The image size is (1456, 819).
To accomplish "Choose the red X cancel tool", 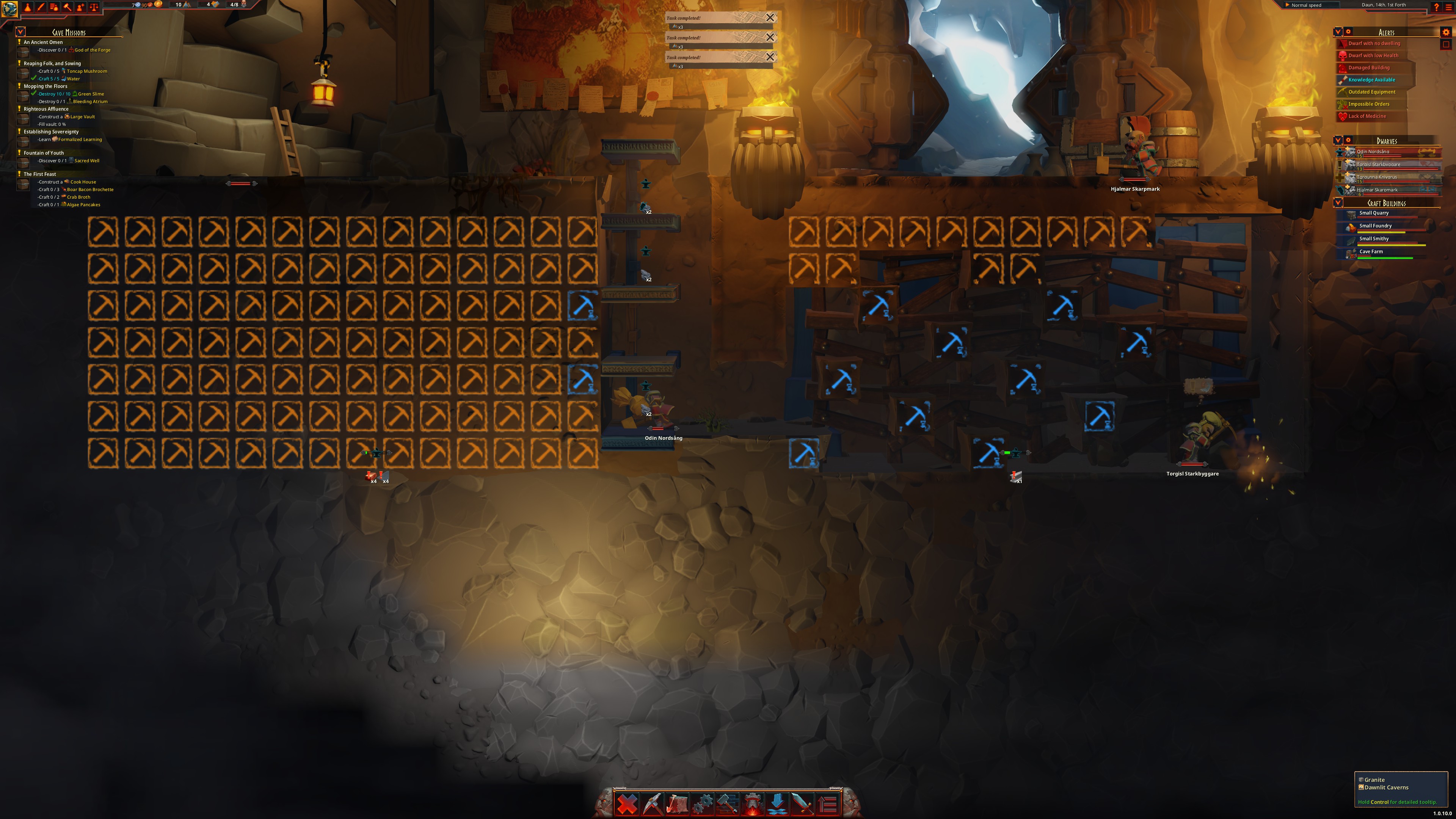I will [x=627, y=803].
